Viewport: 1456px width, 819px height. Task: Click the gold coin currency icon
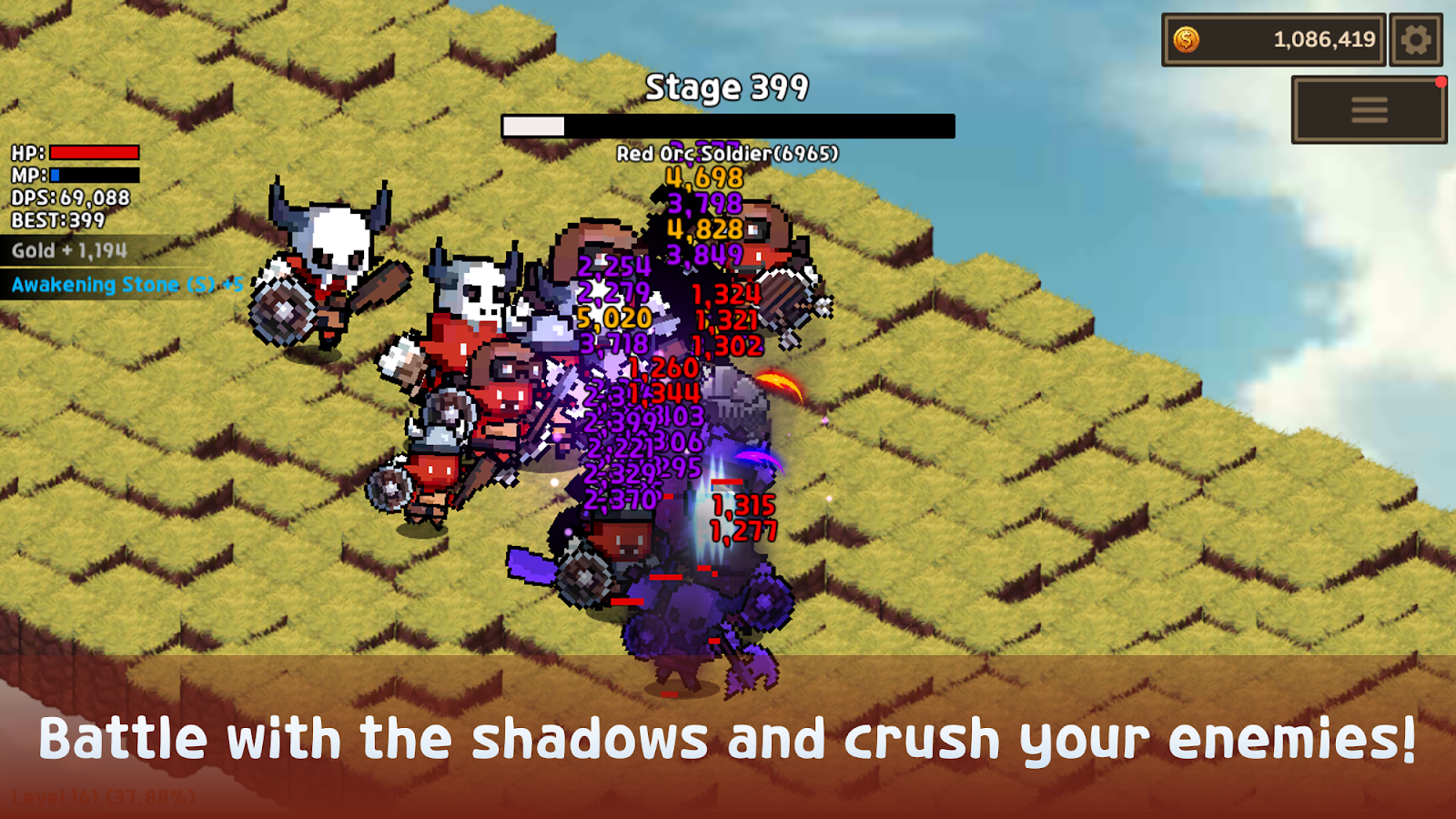(x=1187, y=40)
